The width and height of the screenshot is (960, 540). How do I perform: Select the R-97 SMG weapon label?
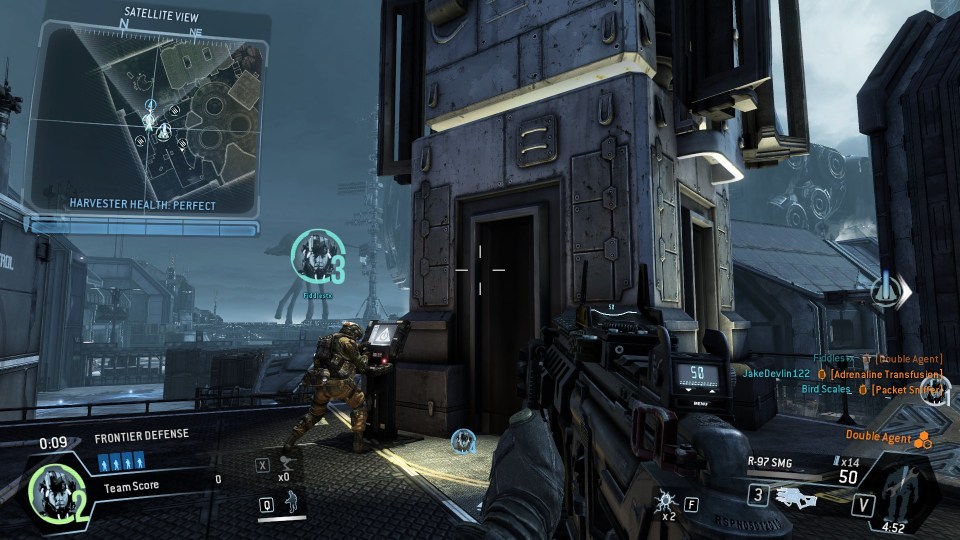[772, 462]
